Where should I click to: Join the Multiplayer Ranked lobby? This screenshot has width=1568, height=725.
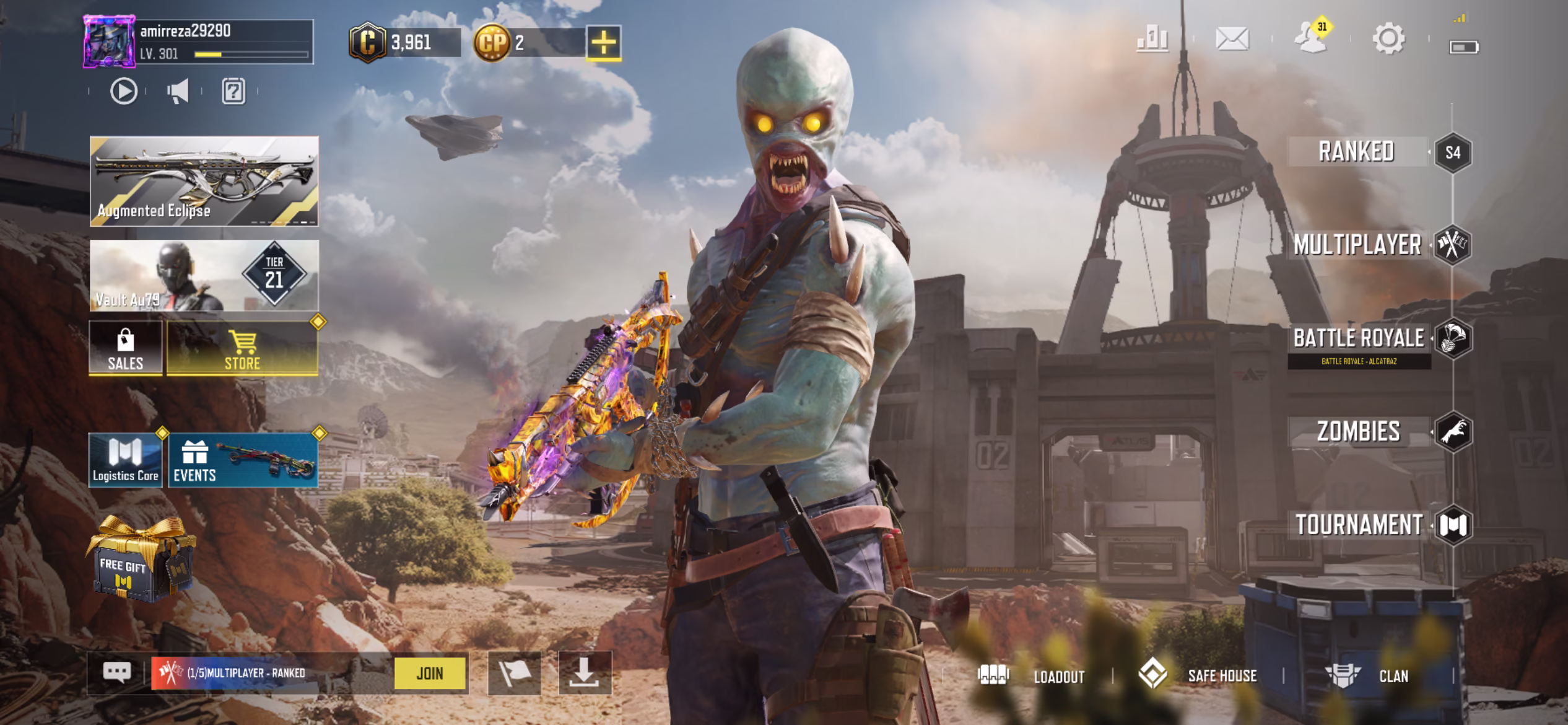(x=430, y=673)
